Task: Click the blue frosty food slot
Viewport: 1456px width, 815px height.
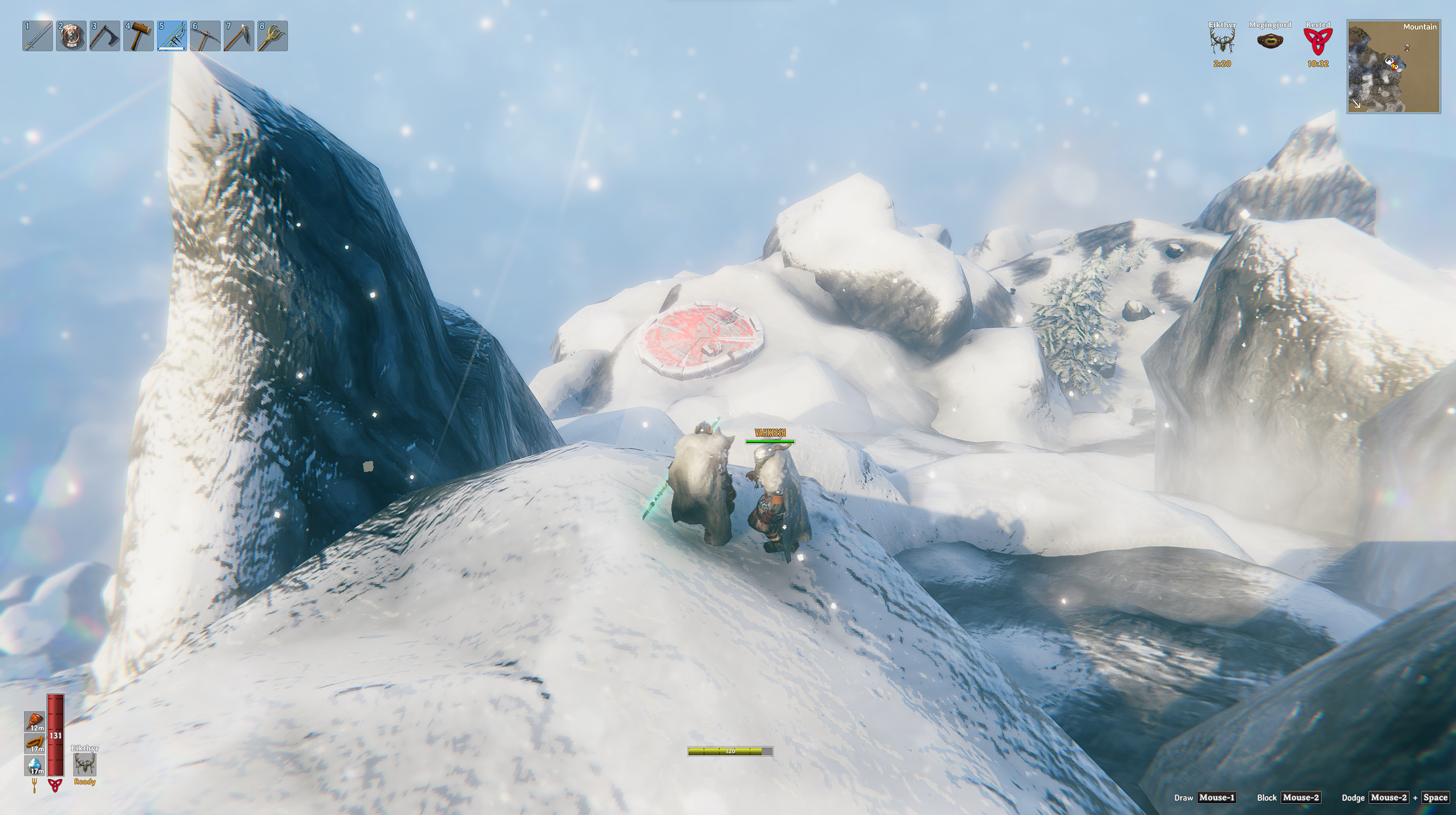Action: 35,766
